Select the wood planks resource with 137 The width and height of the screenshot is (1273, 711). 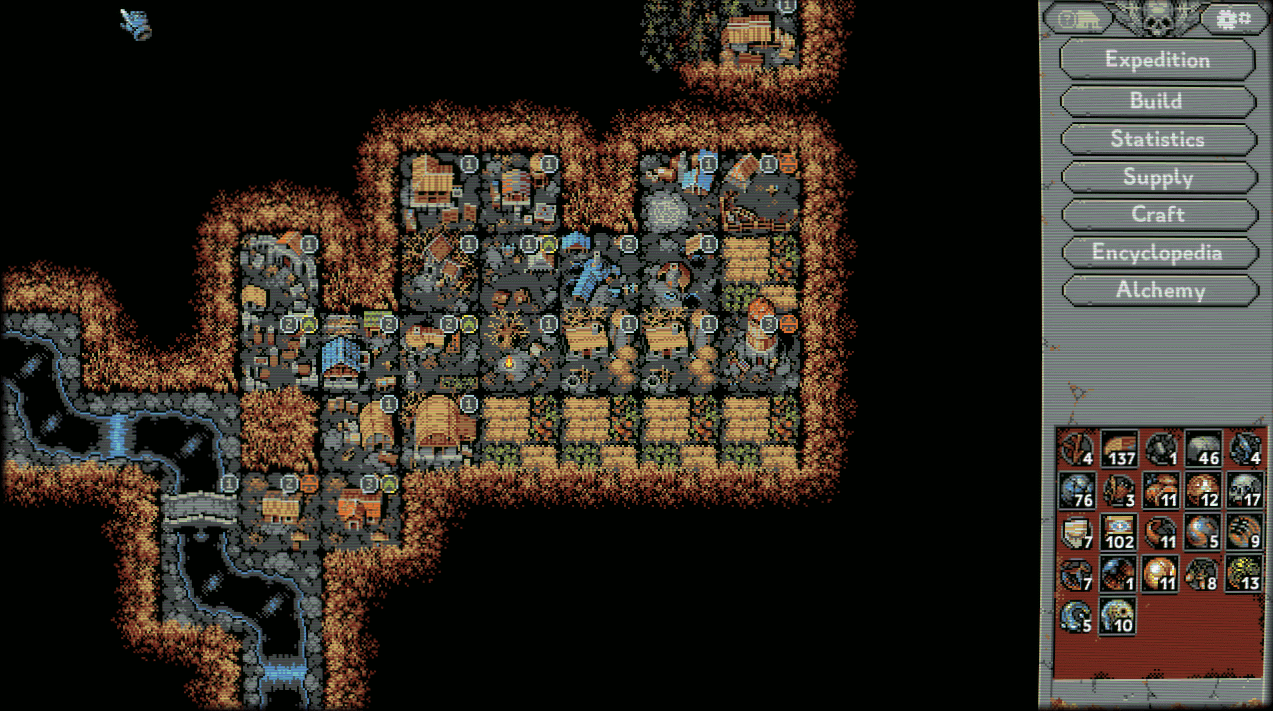(x=1118, y=449)
